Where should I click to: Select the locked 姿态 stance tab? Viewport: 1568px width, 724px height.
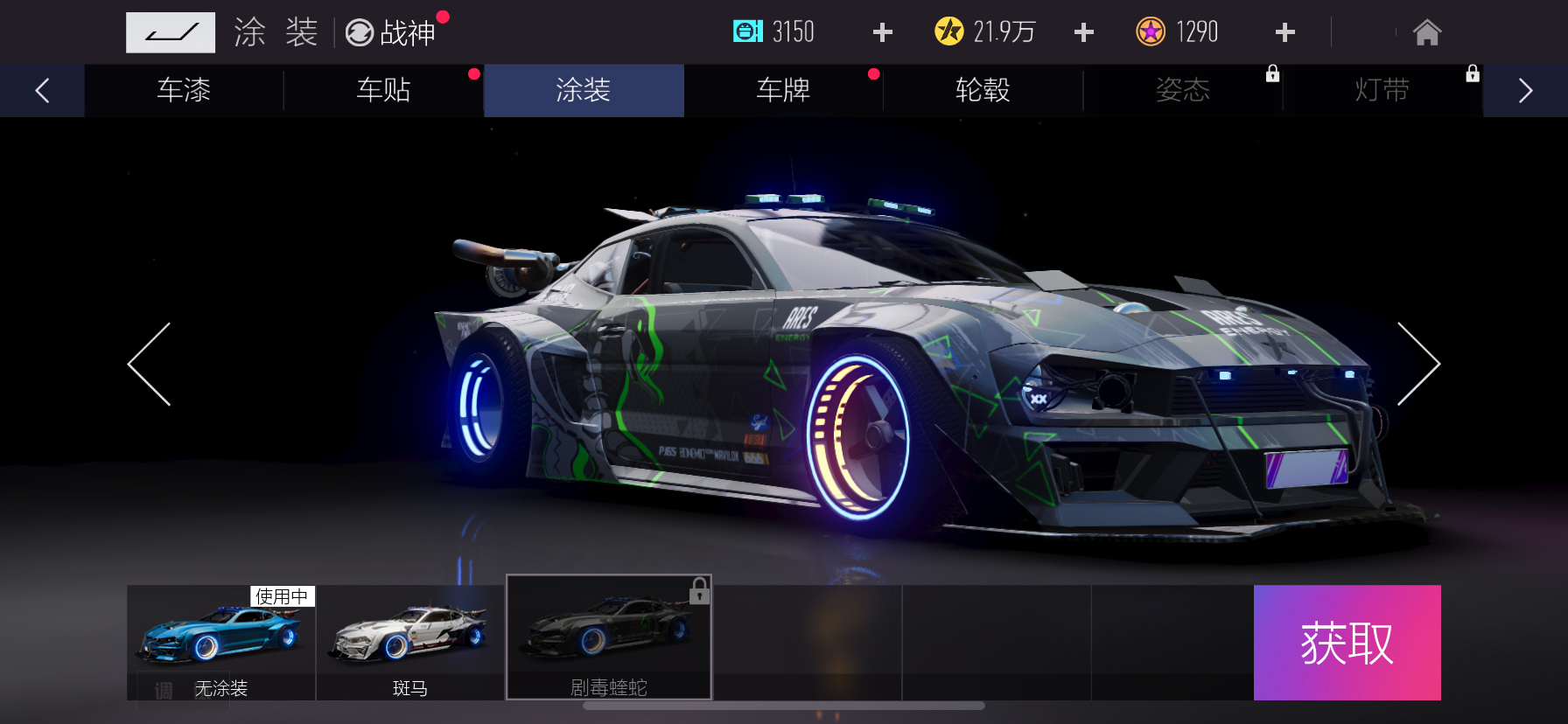pyautogui.click(x=1182, y=90)
